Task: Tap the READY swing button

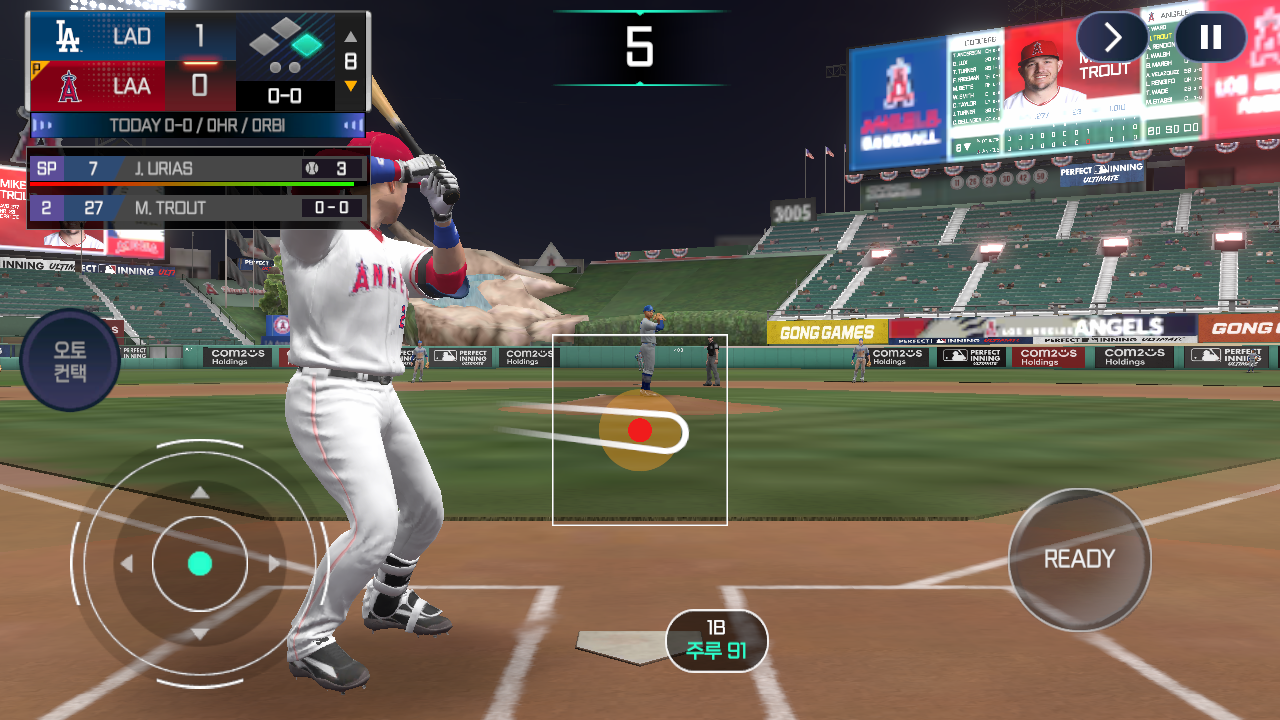Action: tap(1079, 560)
